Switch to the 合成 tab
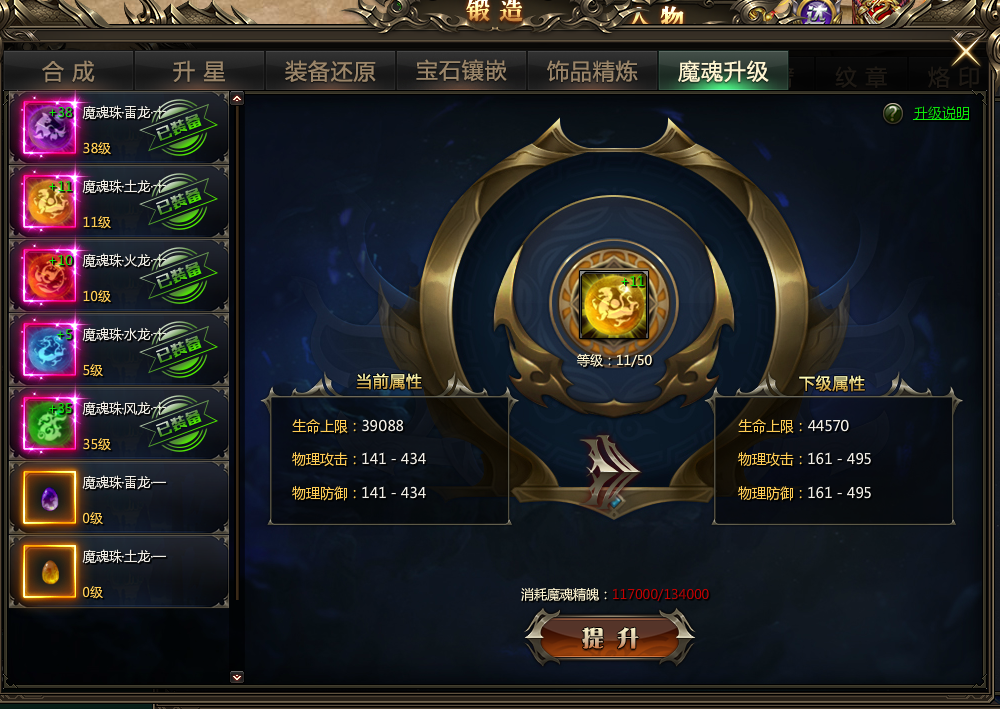This screenshot has width=1000, height=709. [x=68, y=72]
